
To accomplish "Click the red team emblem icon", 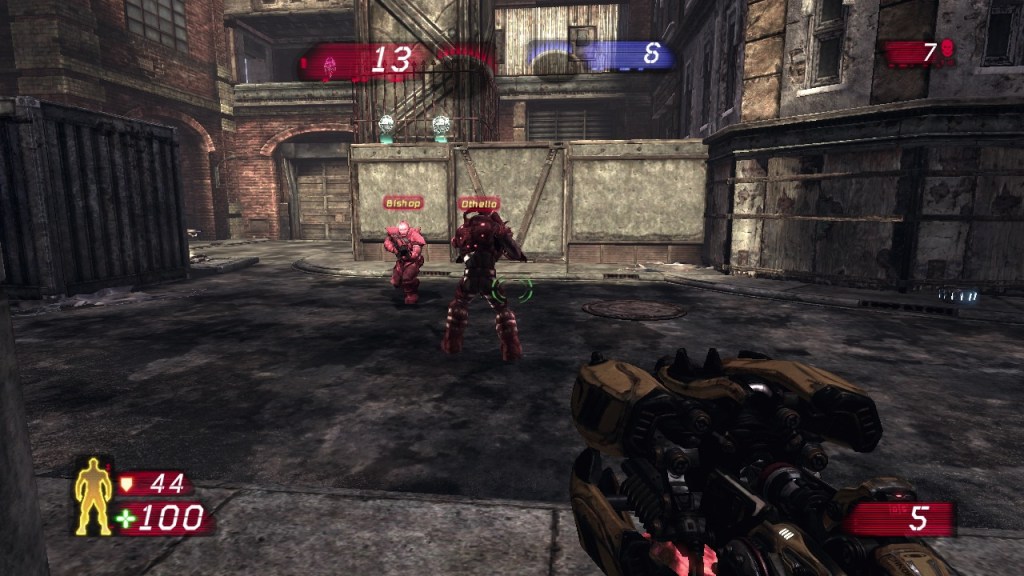I will click(x=329, y=64).
